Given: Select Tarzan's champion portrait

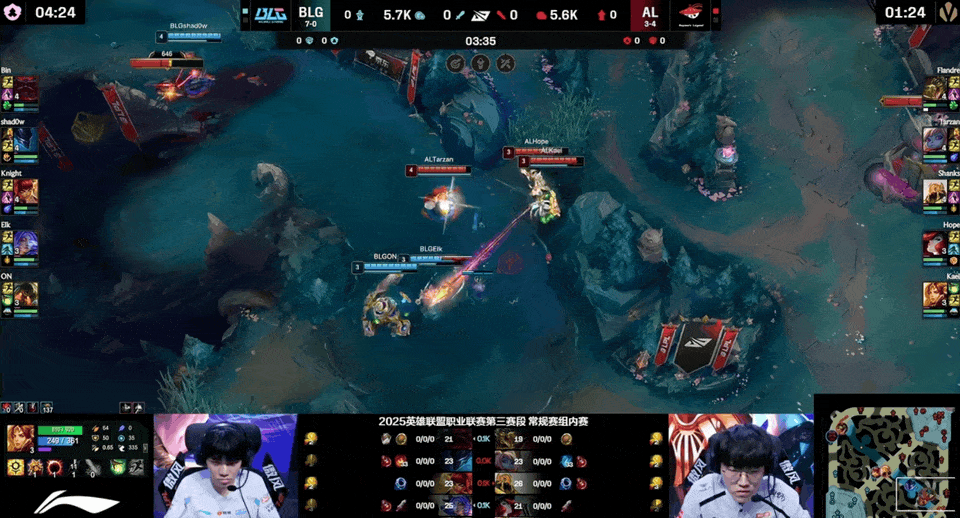Looking at the screenshot, I should pyautogui.click(x=934, y=139).
